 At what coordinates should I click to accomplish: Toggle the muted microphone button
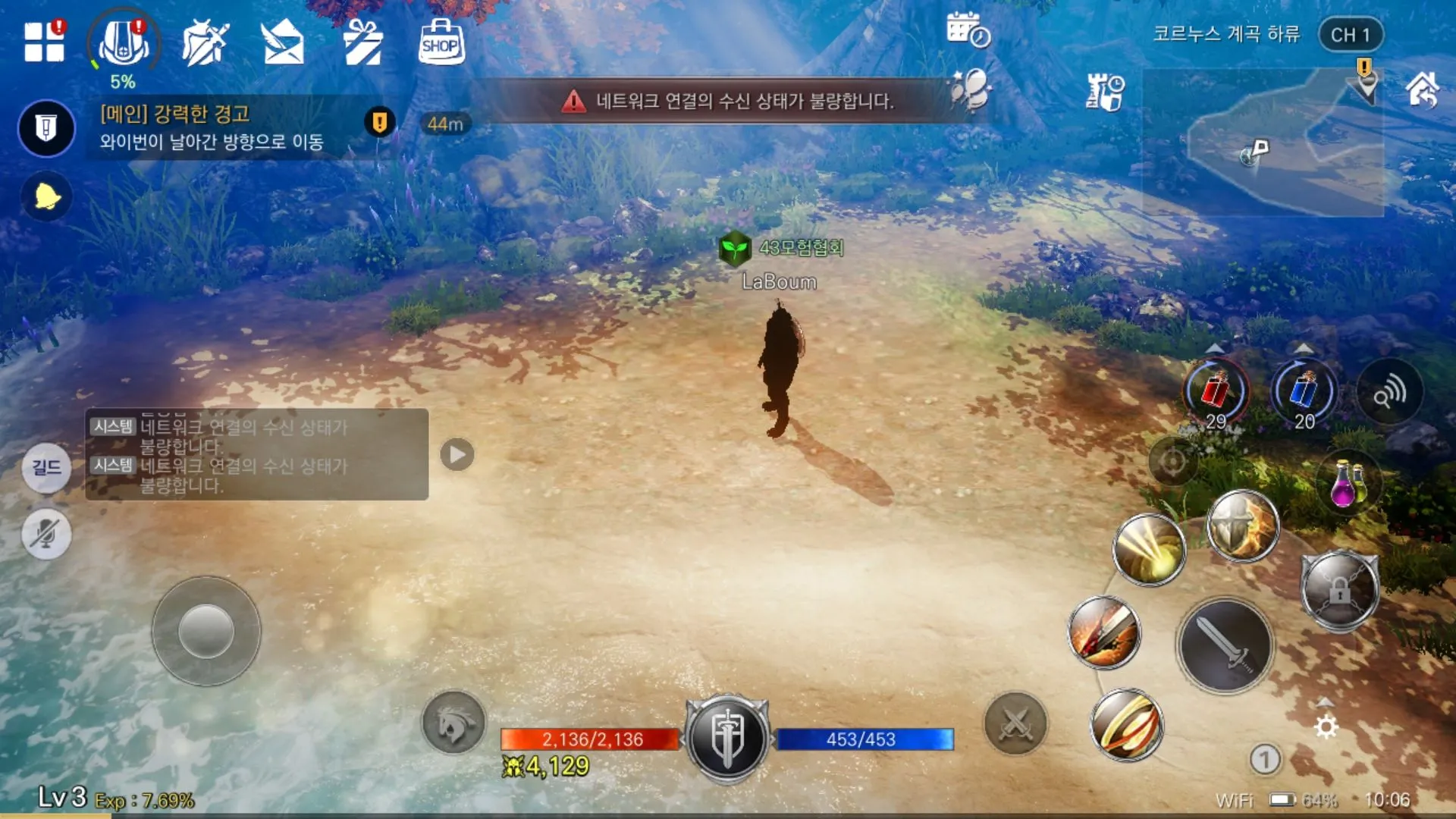tap(46, 534)
